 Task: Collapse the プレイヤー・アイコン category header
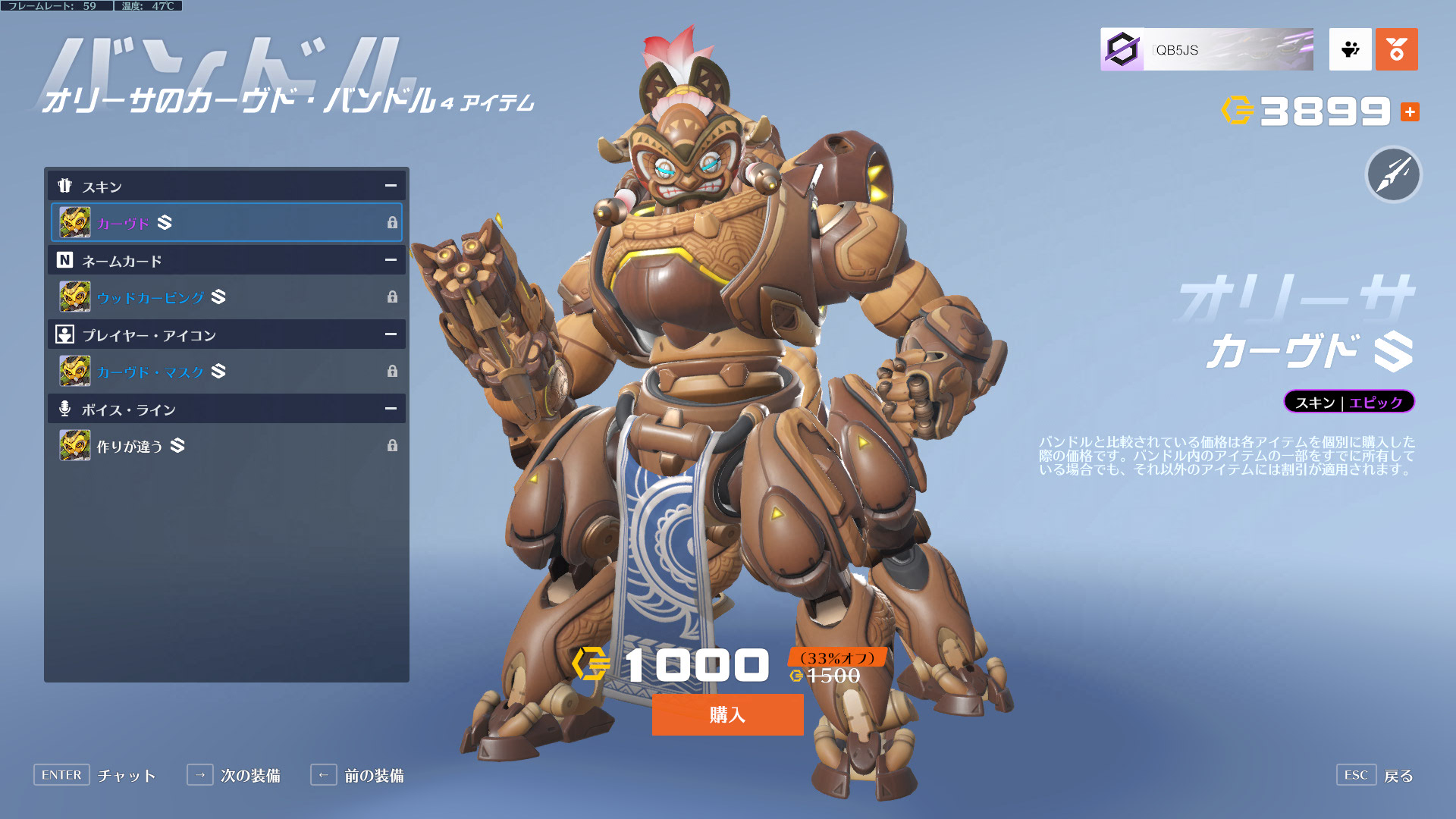[391, 334]
